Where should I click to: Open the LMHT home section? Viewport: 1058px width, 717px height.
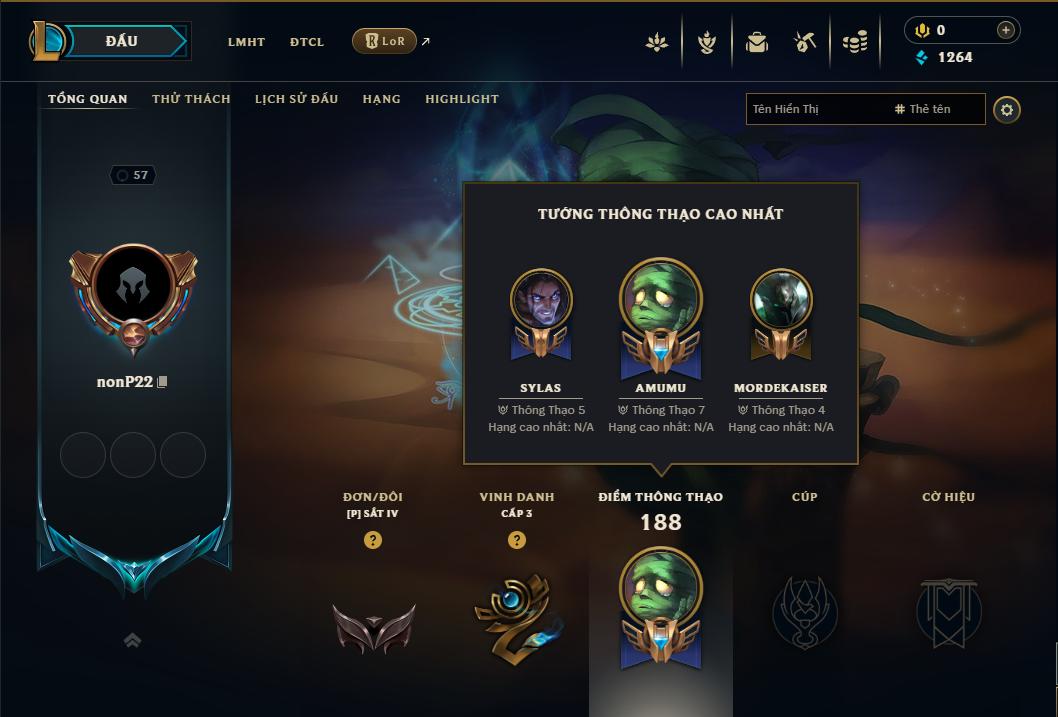(x=246, y=42)
